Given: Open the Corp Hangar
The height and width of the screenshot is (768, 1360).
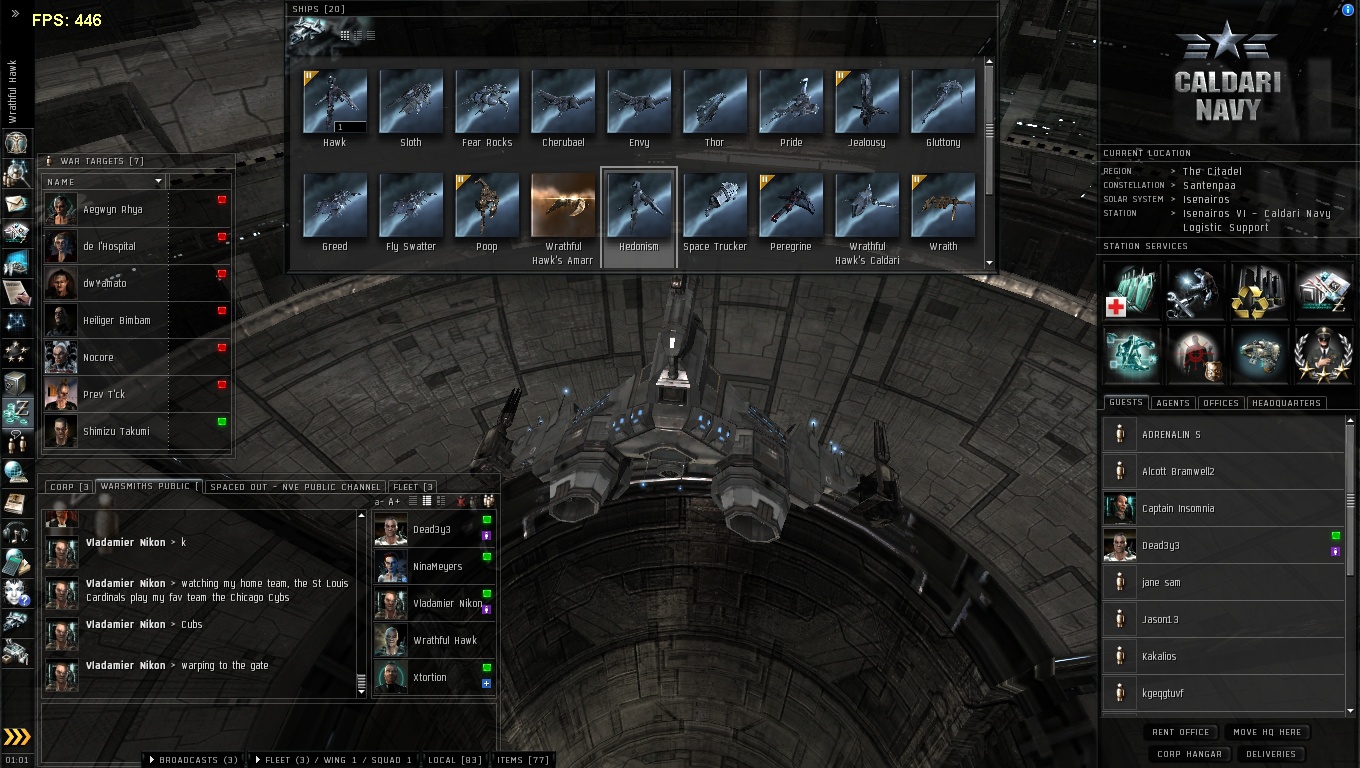Looking at the screenshot, I should (1189, 754).
